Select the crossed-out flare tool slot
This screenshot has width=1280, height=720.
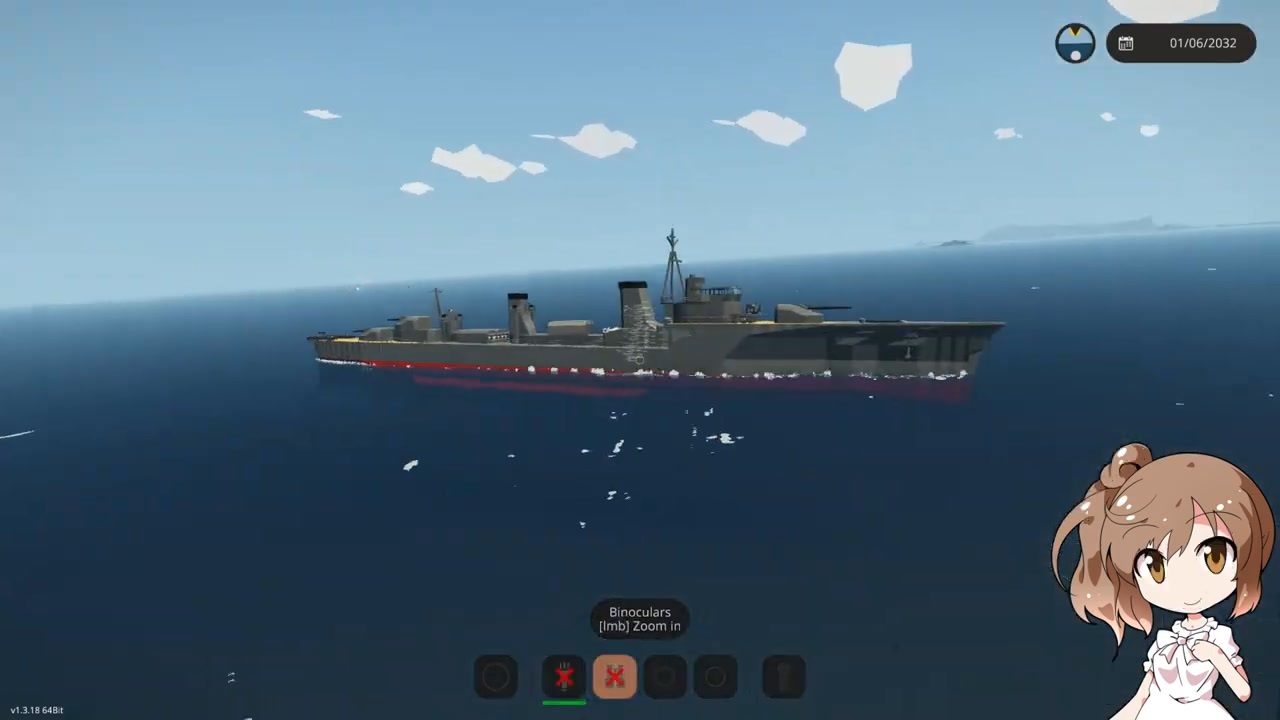pos(565,677)
